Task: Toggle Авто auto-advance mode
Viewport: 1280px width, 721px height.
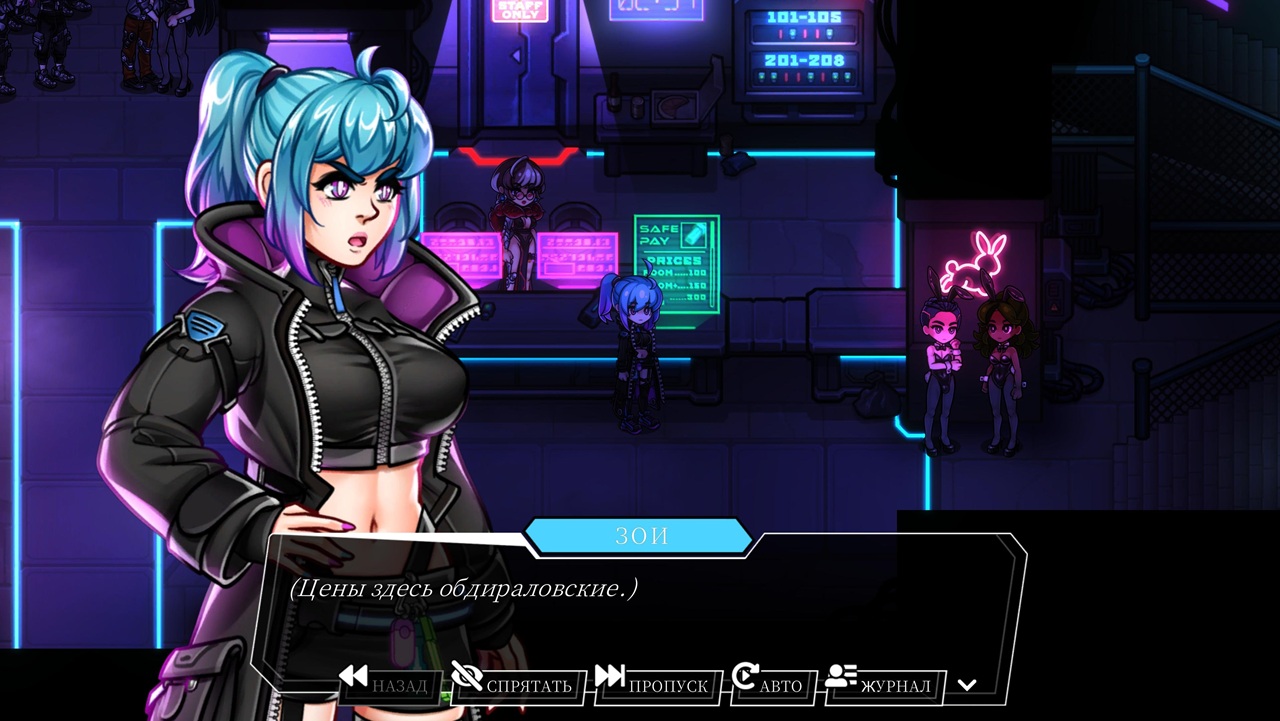Action: [768, 684]
